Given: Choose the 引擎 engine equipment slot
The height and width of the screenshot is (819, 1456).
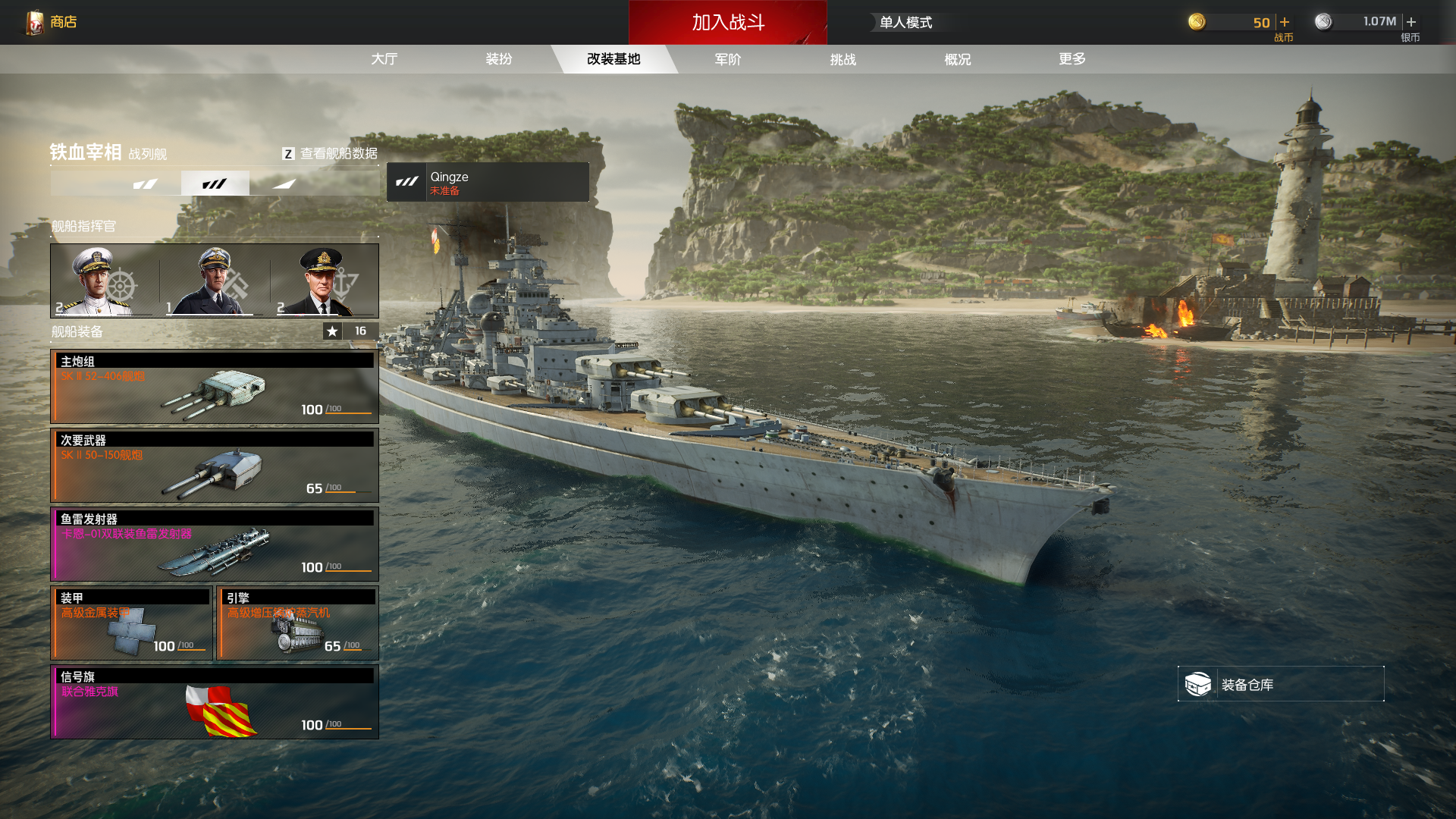Looking at the screenshot, I should (x=297, y=623).
